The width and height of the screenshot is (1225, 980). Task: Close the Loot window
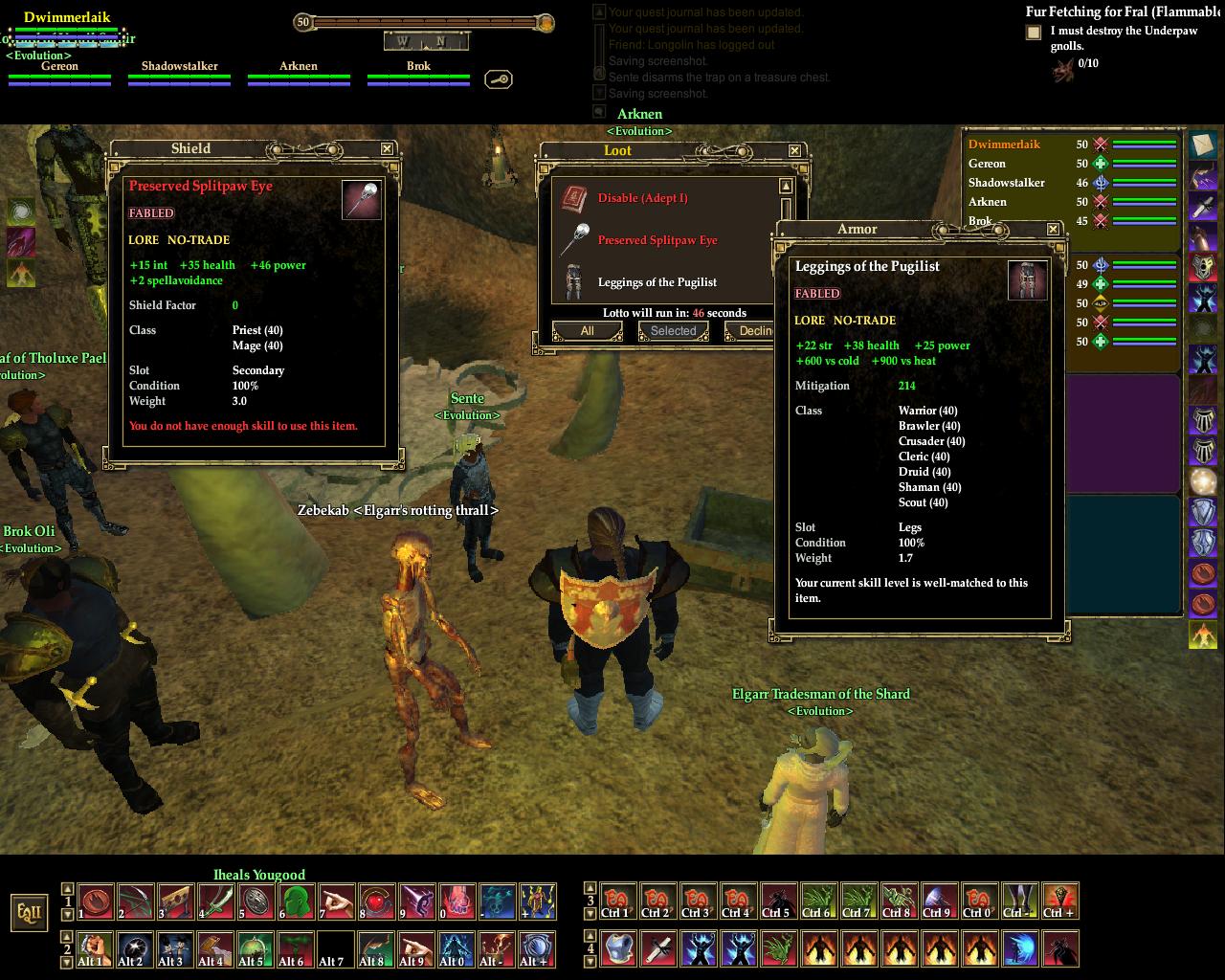coord(794,150)
